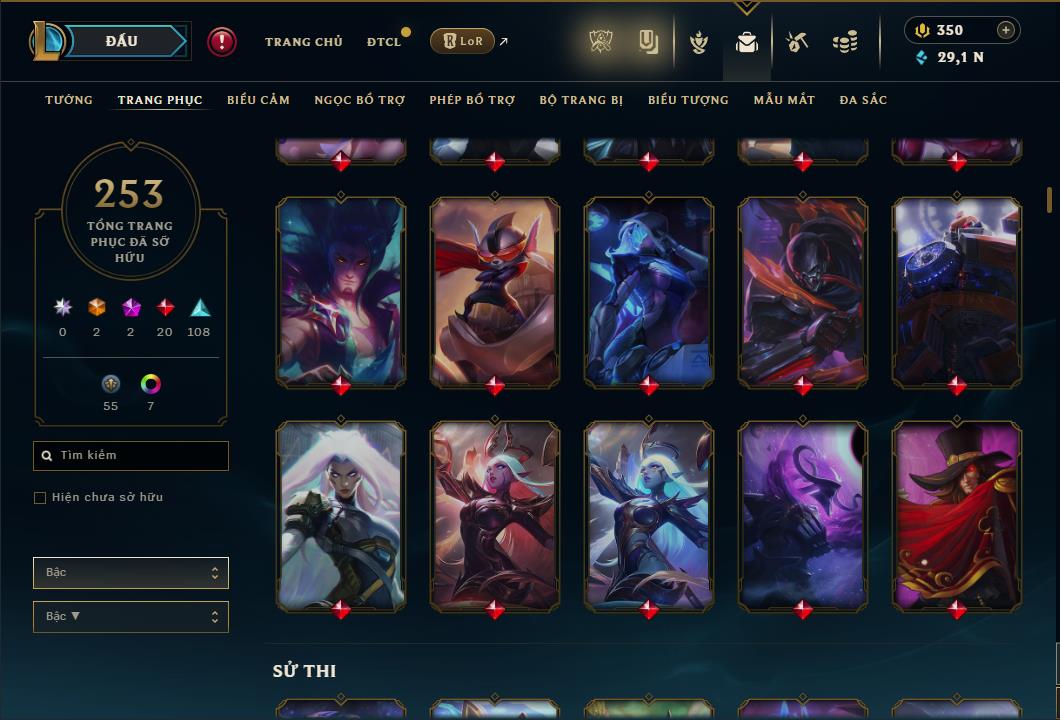Open the ĐTCL game mode menu

[383, 42]
